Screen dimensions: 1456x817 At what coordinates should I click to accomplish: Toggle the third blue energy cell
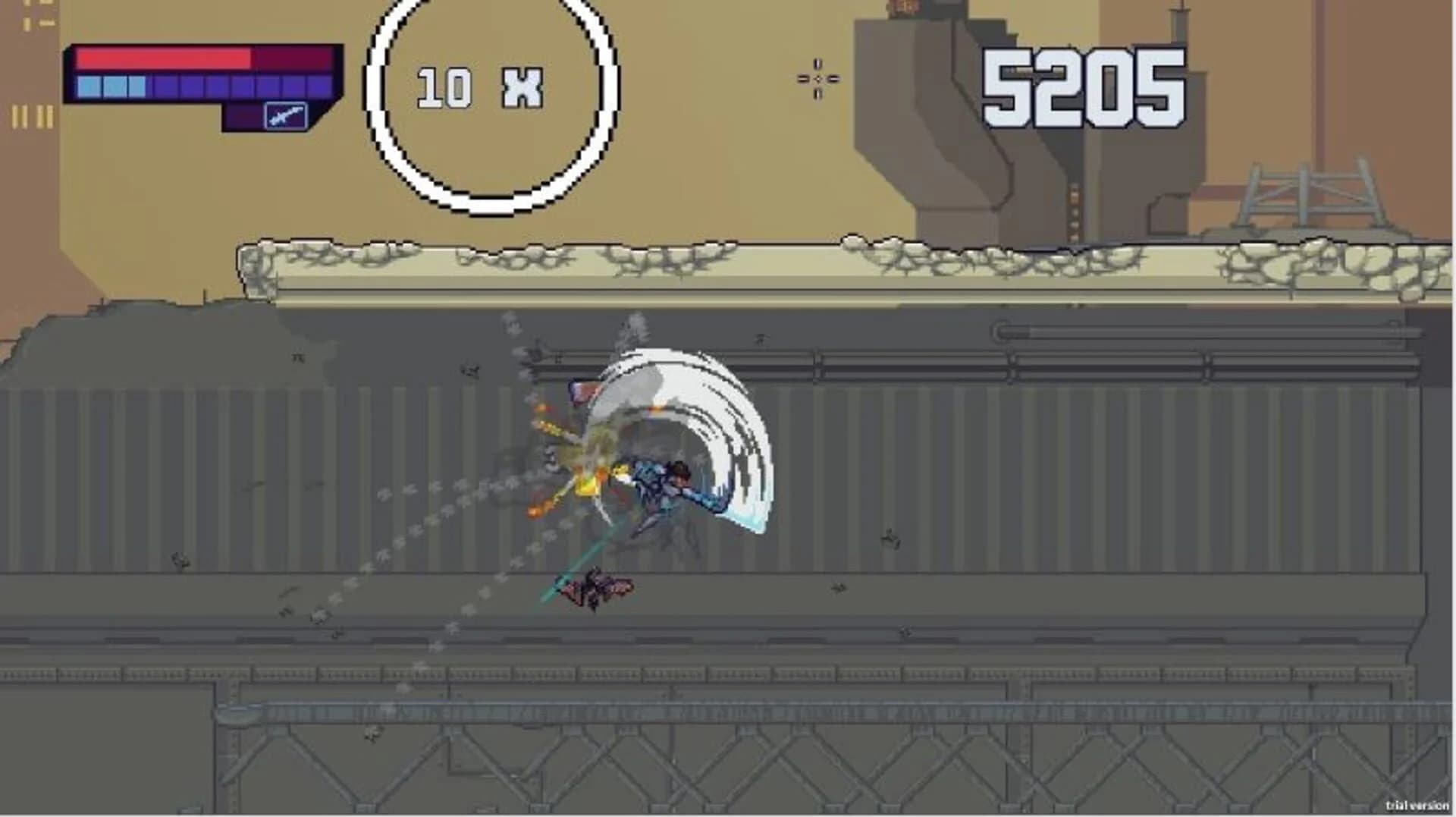[x=137, y=86]
